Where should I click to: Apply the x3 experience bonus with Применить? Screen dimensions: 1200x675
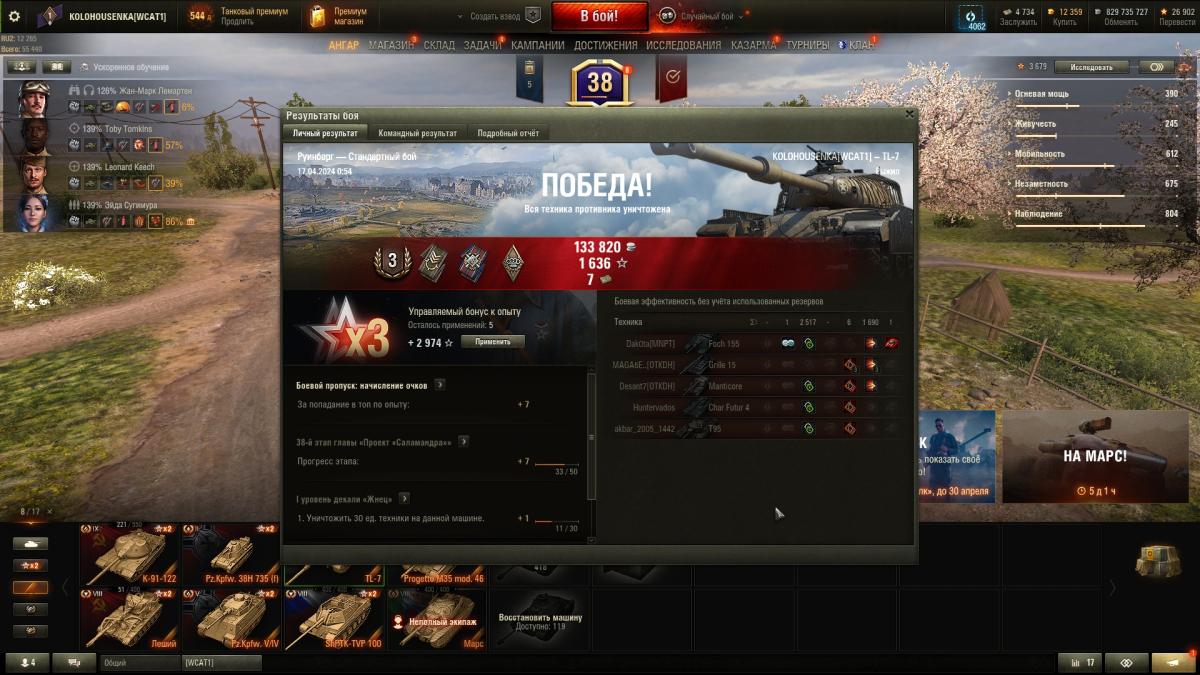pos(492,342)
